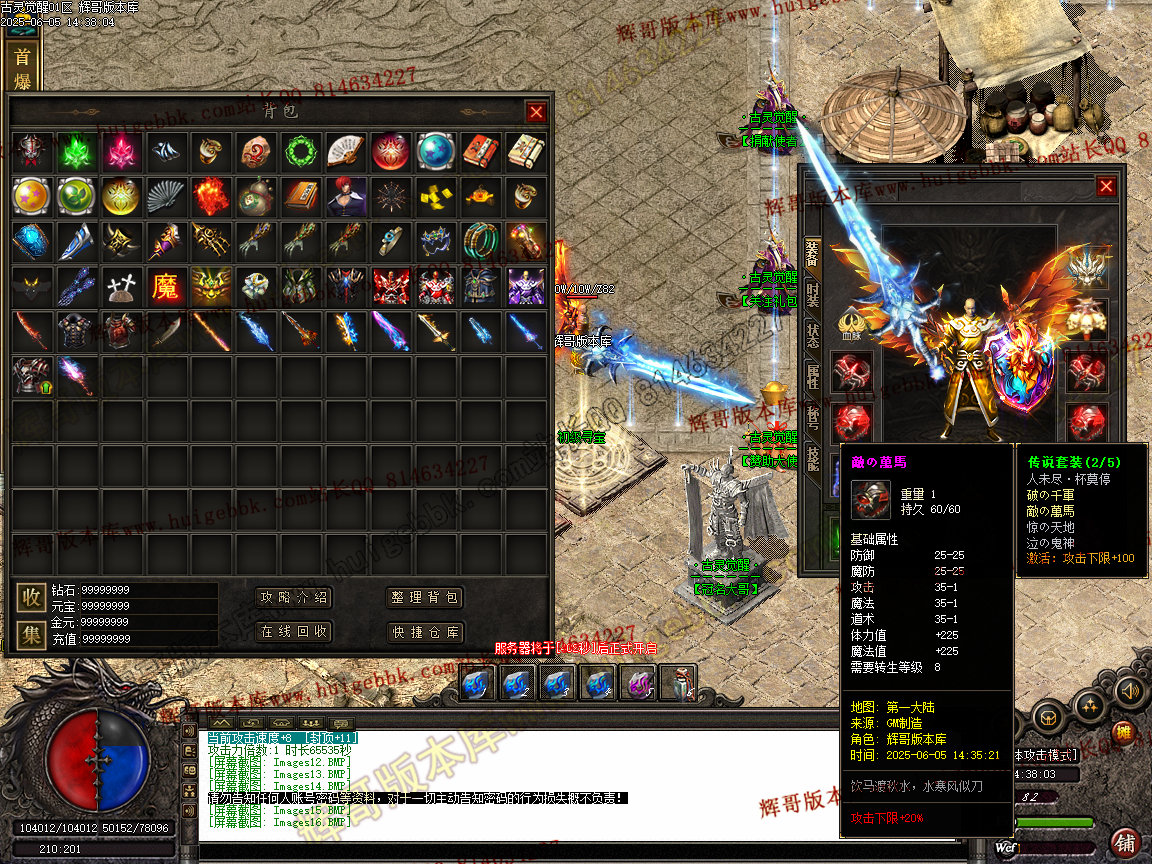The image size is (1152, 864).
Task: Select the red-haired character portrait item
Action: click(346, 197)
